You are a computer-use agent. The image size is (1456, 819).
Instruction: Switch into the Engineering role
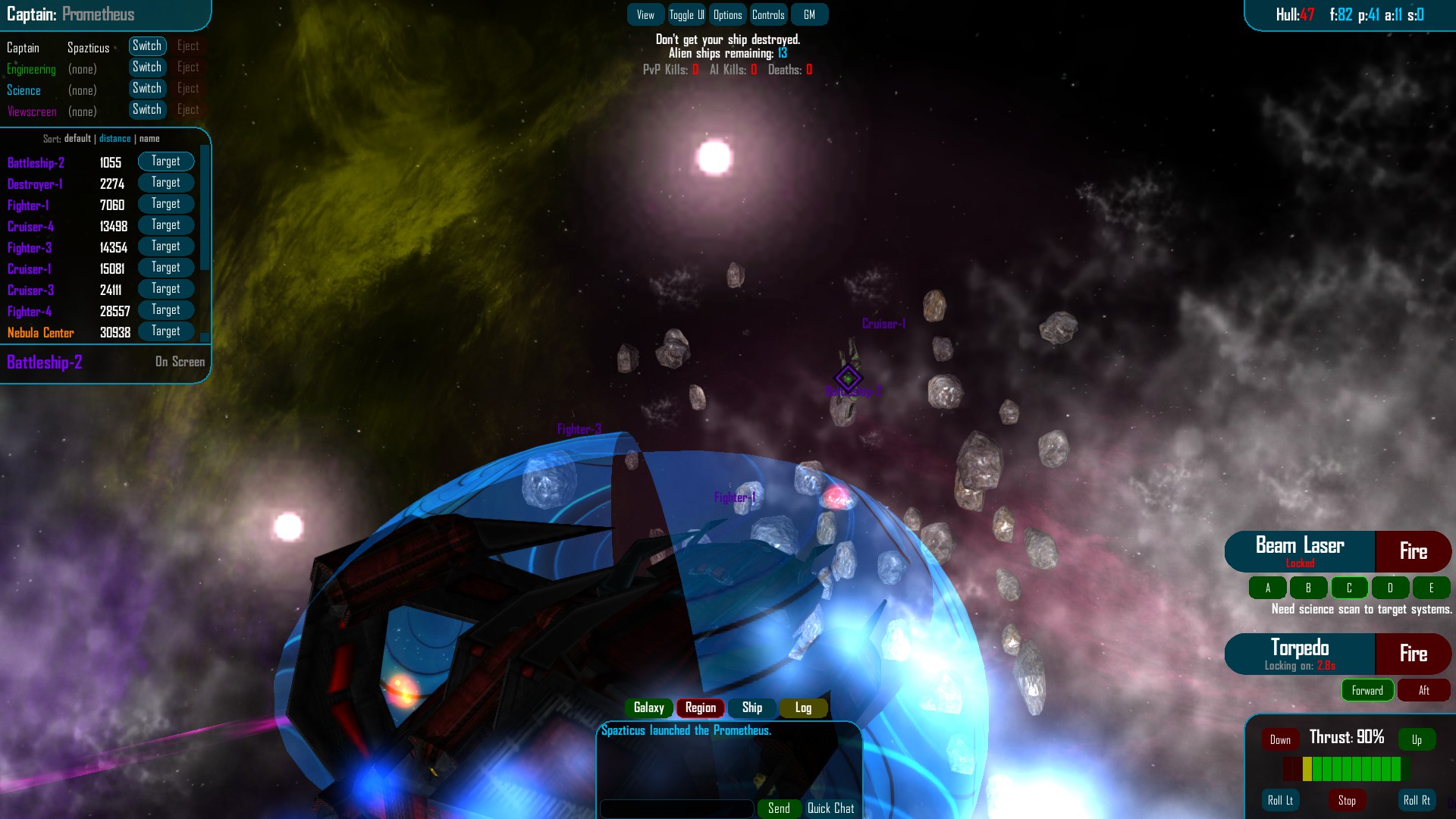pos(147,67)
